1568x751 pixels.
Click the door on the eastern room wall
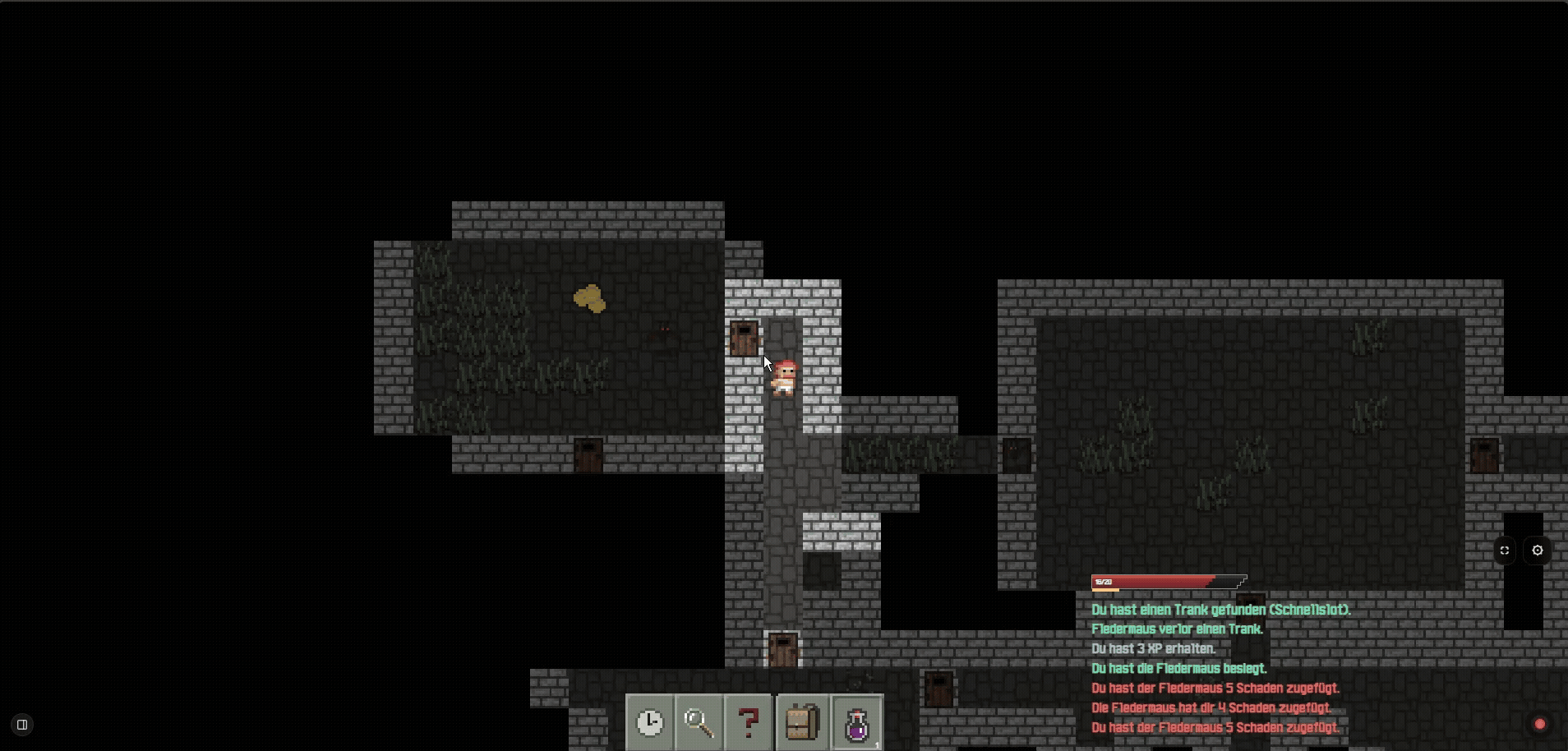(1486, 455)
